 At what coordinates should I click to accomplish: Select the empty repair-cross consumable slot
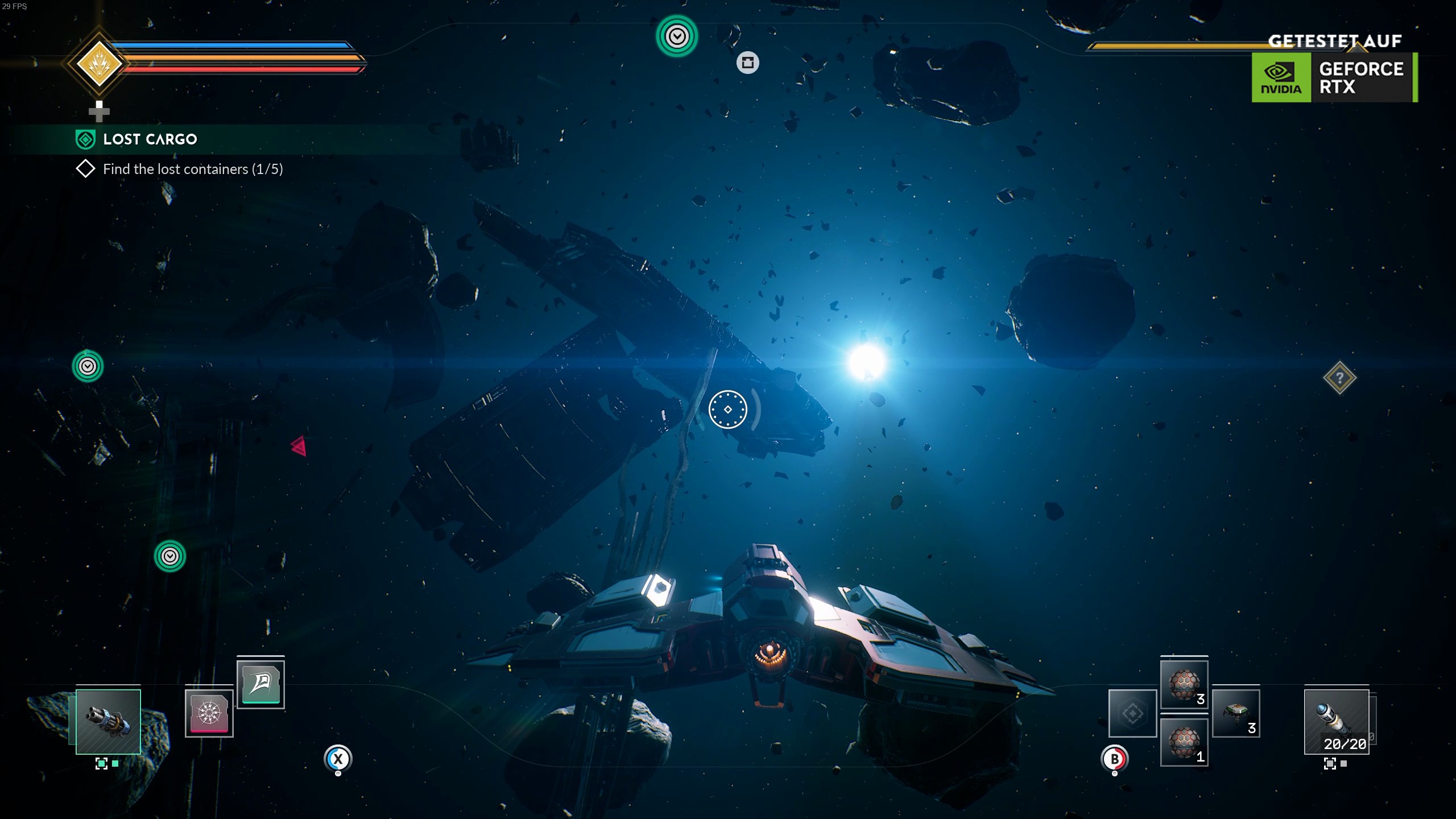(1132, 713)
